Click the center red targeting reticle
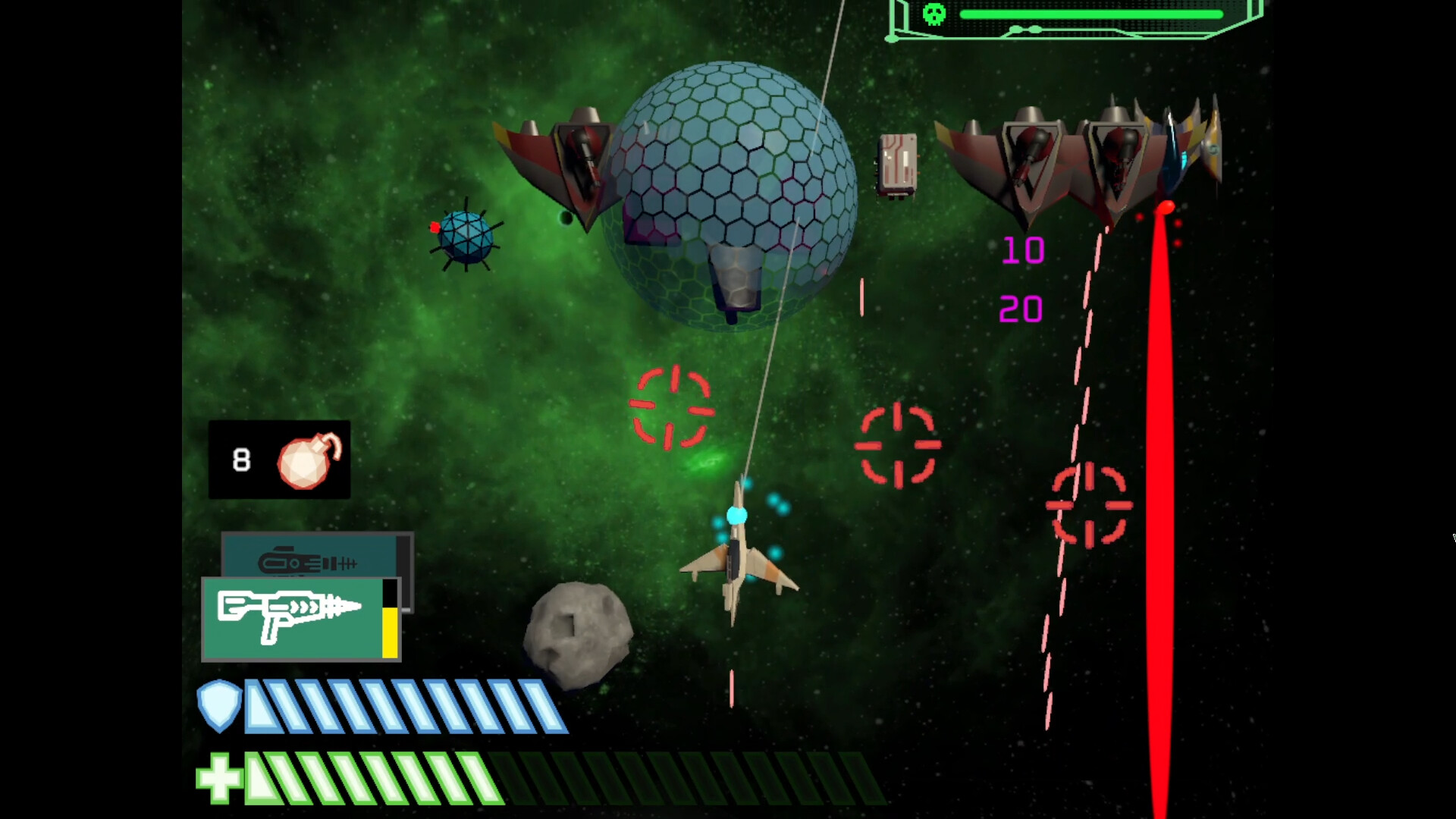Viewport: 1456px width, 819px height. coord(899,446)
